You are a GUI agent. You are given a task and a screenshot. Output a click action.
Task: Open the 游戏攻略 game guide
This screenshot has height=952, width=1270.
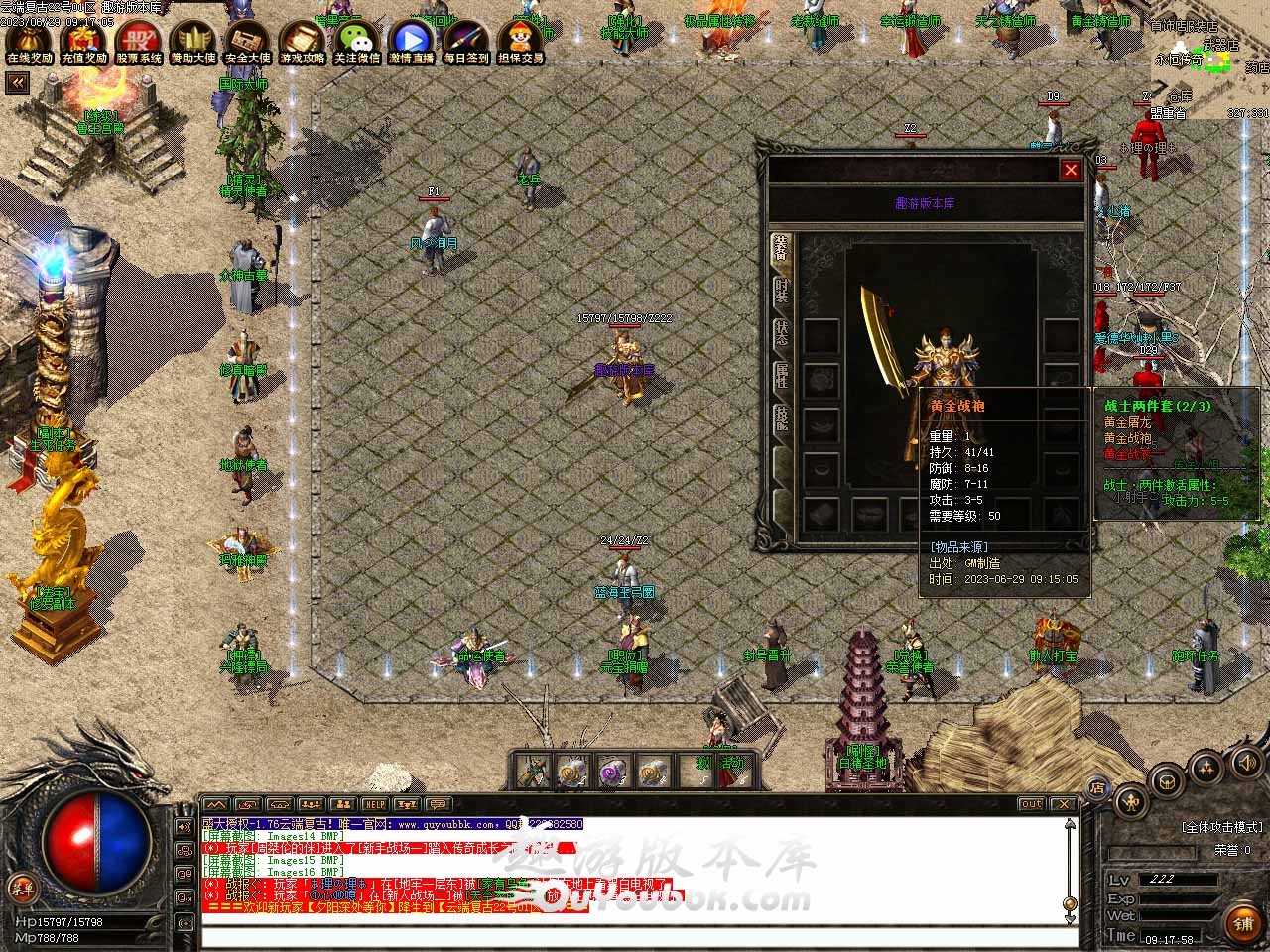pos(302,42)
